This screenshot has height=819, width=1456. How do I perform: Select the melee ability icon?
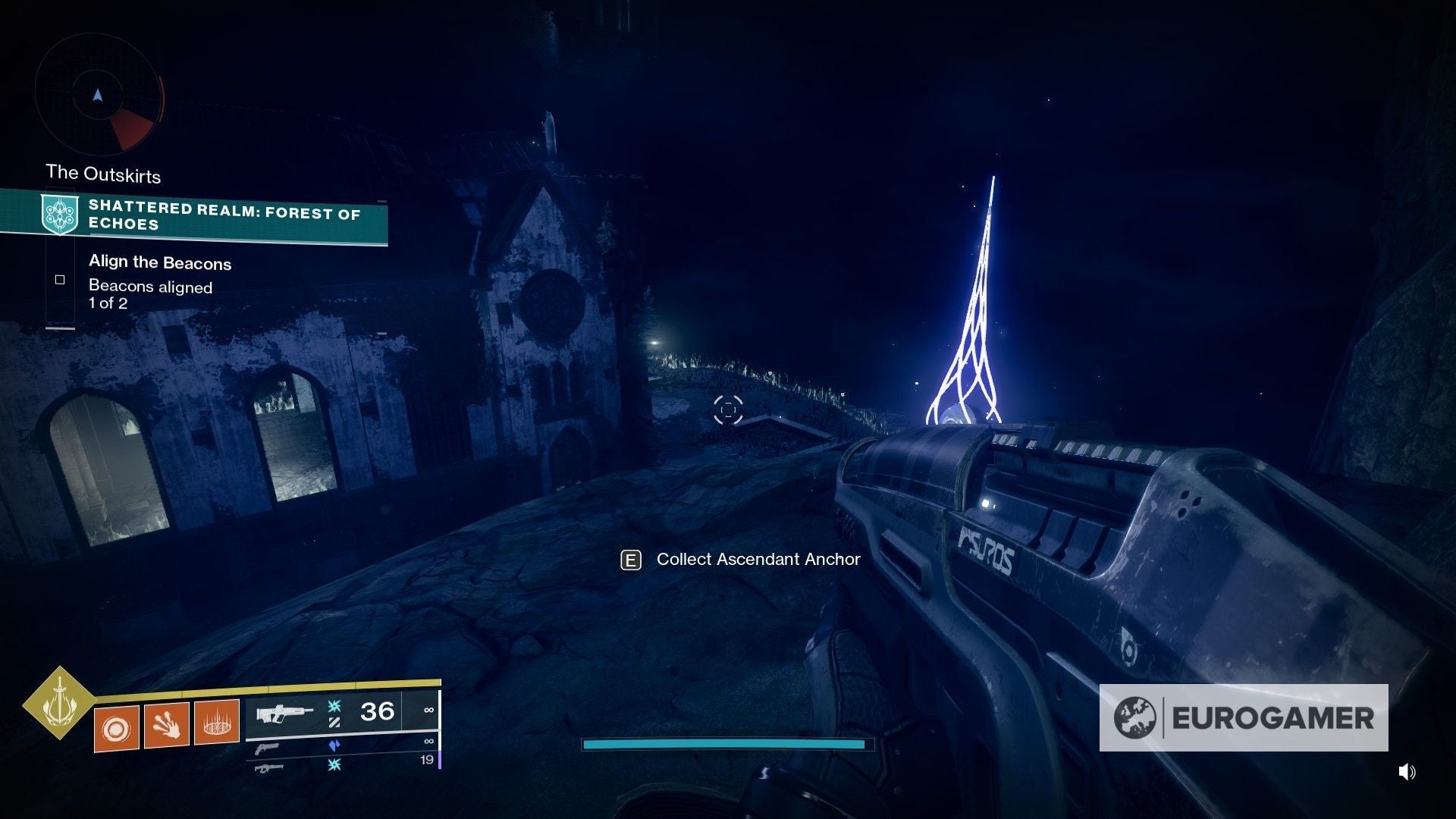pos(167,726)
